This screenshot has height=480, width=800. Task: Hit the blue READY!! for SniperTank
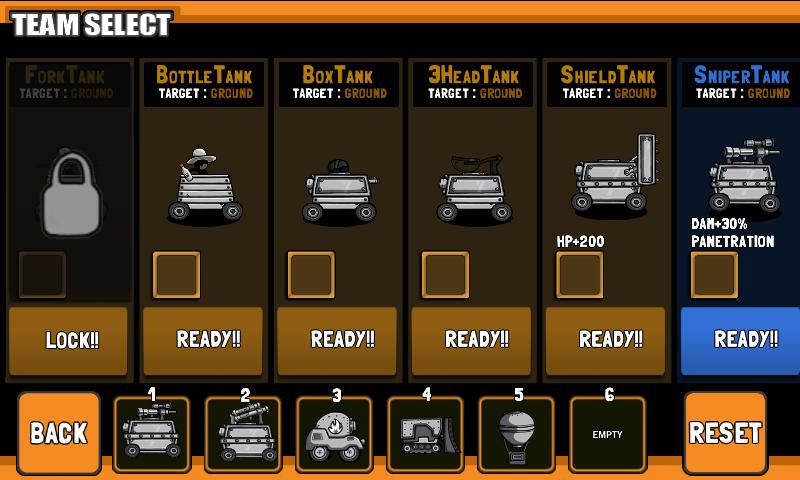tap(741, 340)
